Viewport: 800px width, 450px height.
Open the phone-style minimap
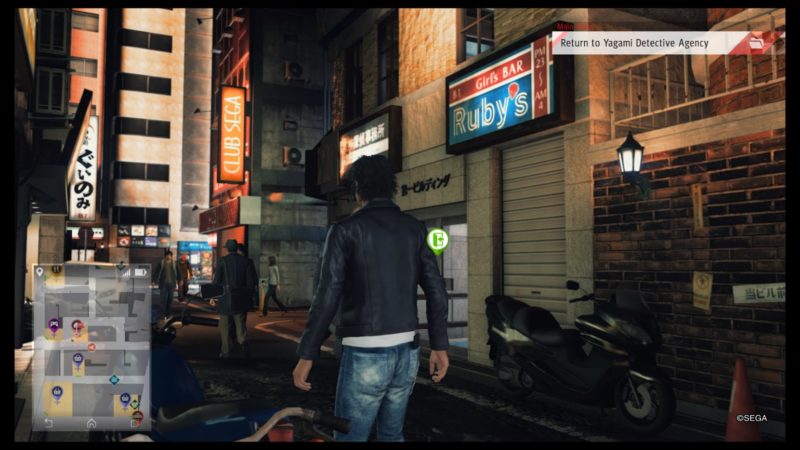coord(92,345)
